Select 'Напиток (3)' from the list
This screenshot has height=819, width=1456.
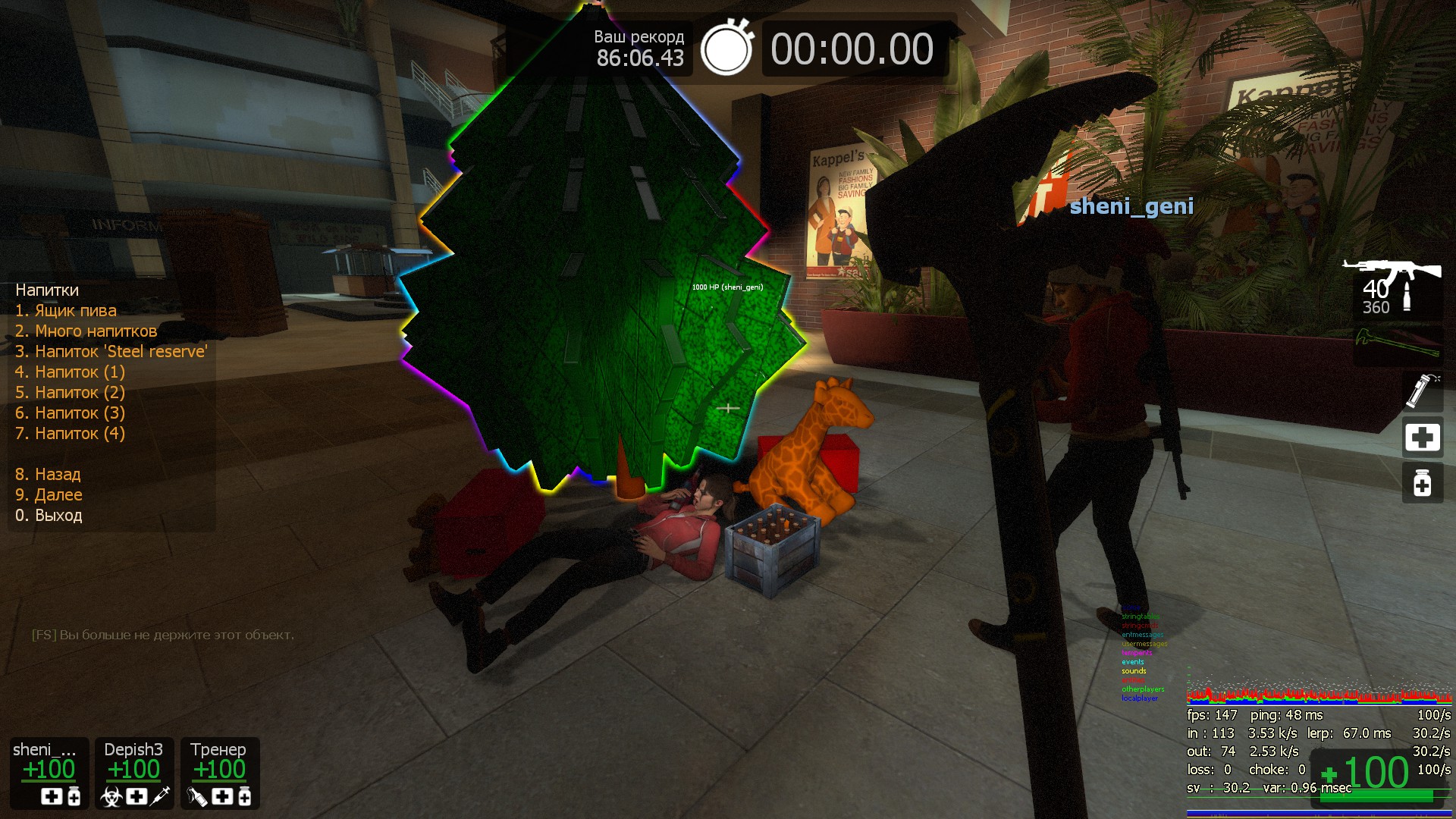[70, 413]
